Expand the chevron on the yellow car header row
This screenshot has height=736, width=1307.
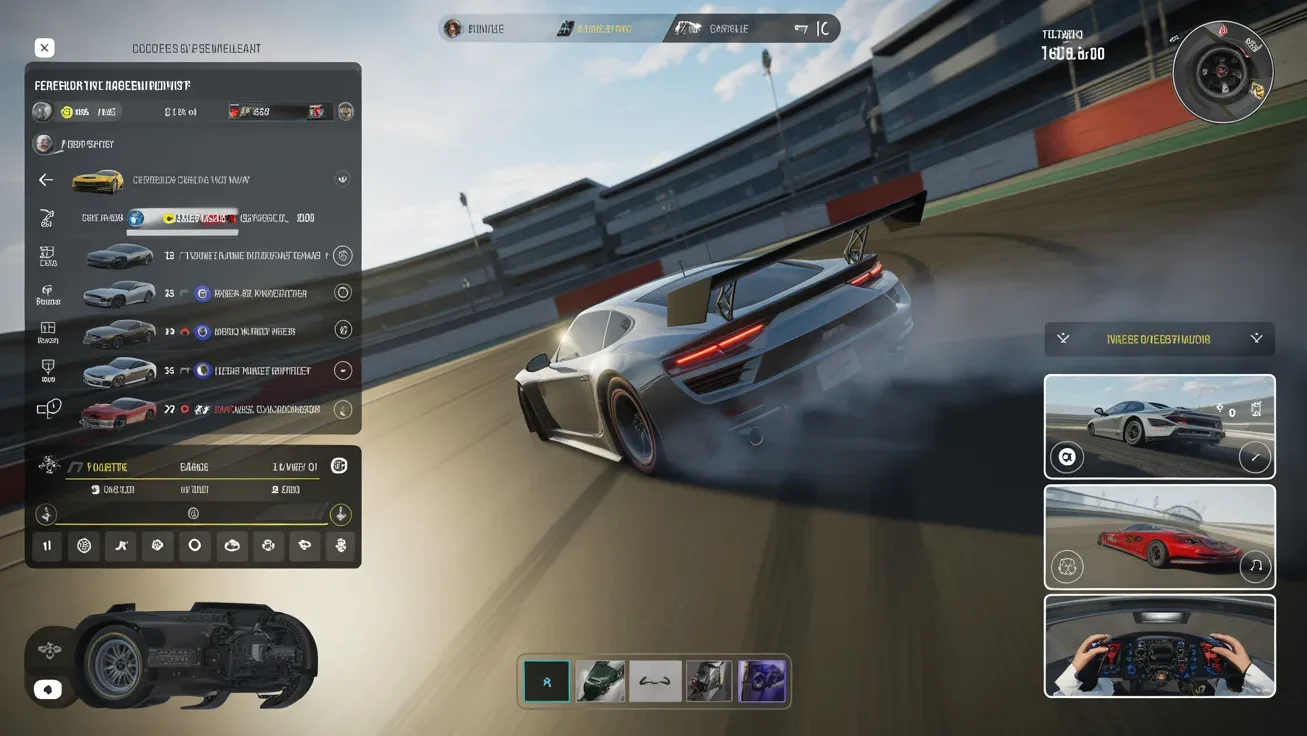click(342, 179)
